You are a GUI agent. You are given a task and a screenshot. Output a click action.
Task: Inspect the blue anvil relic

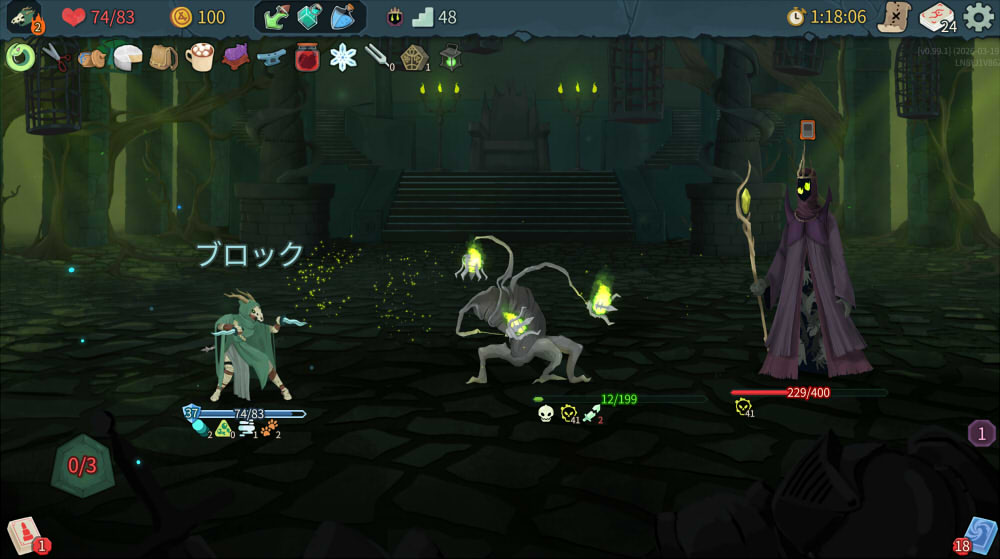click(271, 57)
